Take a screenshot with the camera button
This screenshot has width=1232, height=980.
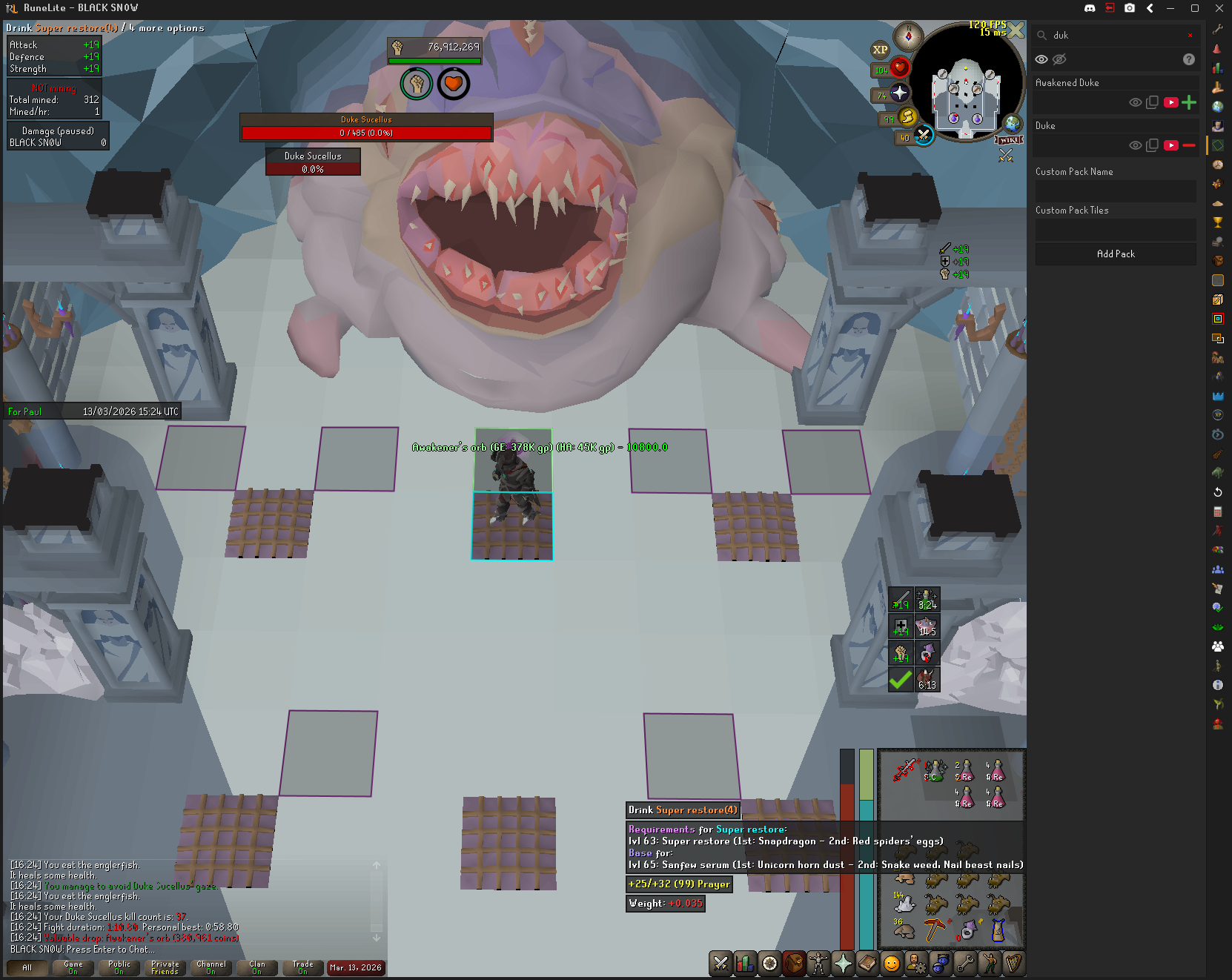[1129, 8]
